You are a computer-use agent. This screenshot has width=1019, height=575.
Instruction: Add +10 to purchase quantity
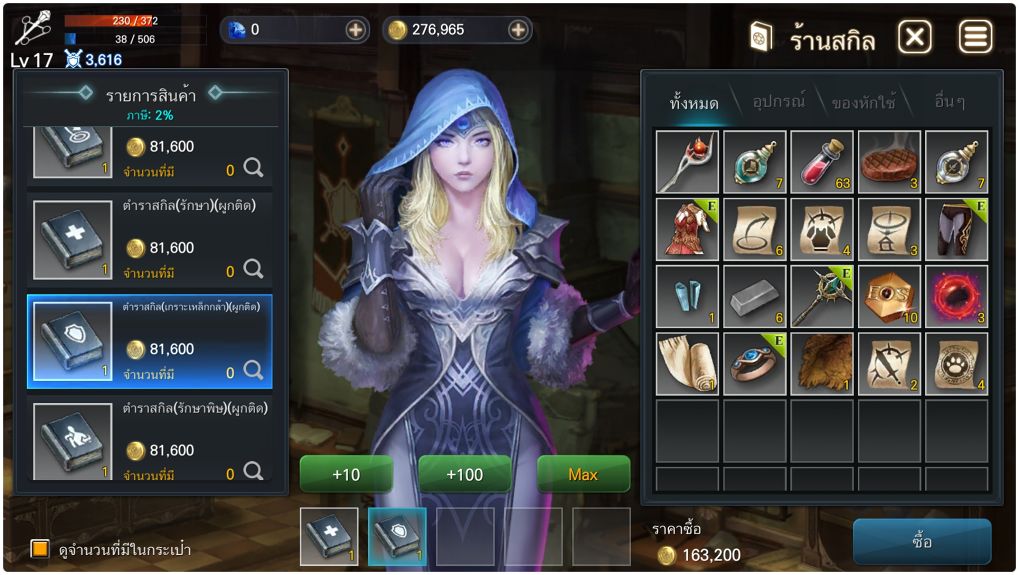click(345, 474)
